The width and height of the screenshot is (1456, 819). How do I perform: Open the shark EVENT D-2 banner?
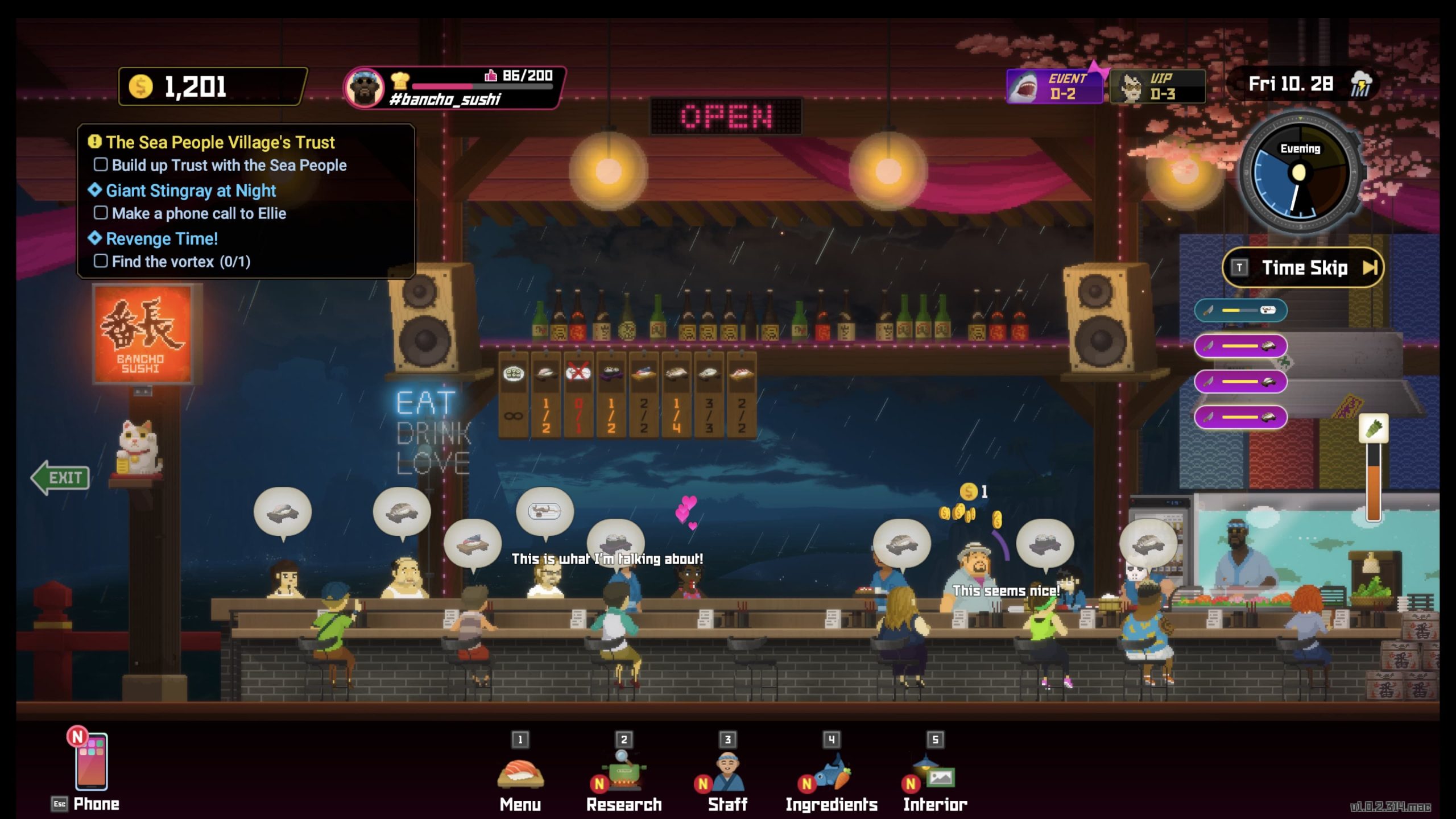[1054, 86]
